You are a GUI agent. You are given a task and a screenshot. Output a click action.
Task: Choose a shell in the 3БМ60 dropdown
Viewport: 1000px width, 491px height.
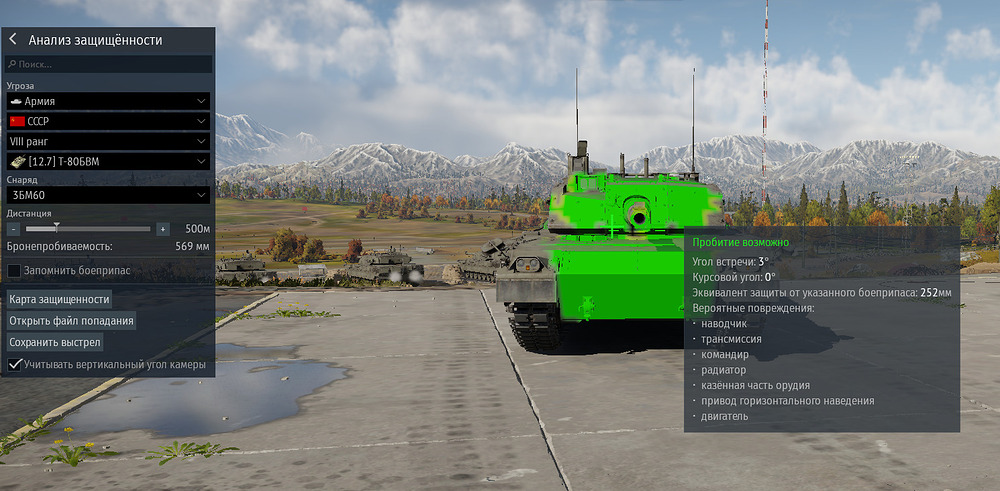click(x=108, y=194)
